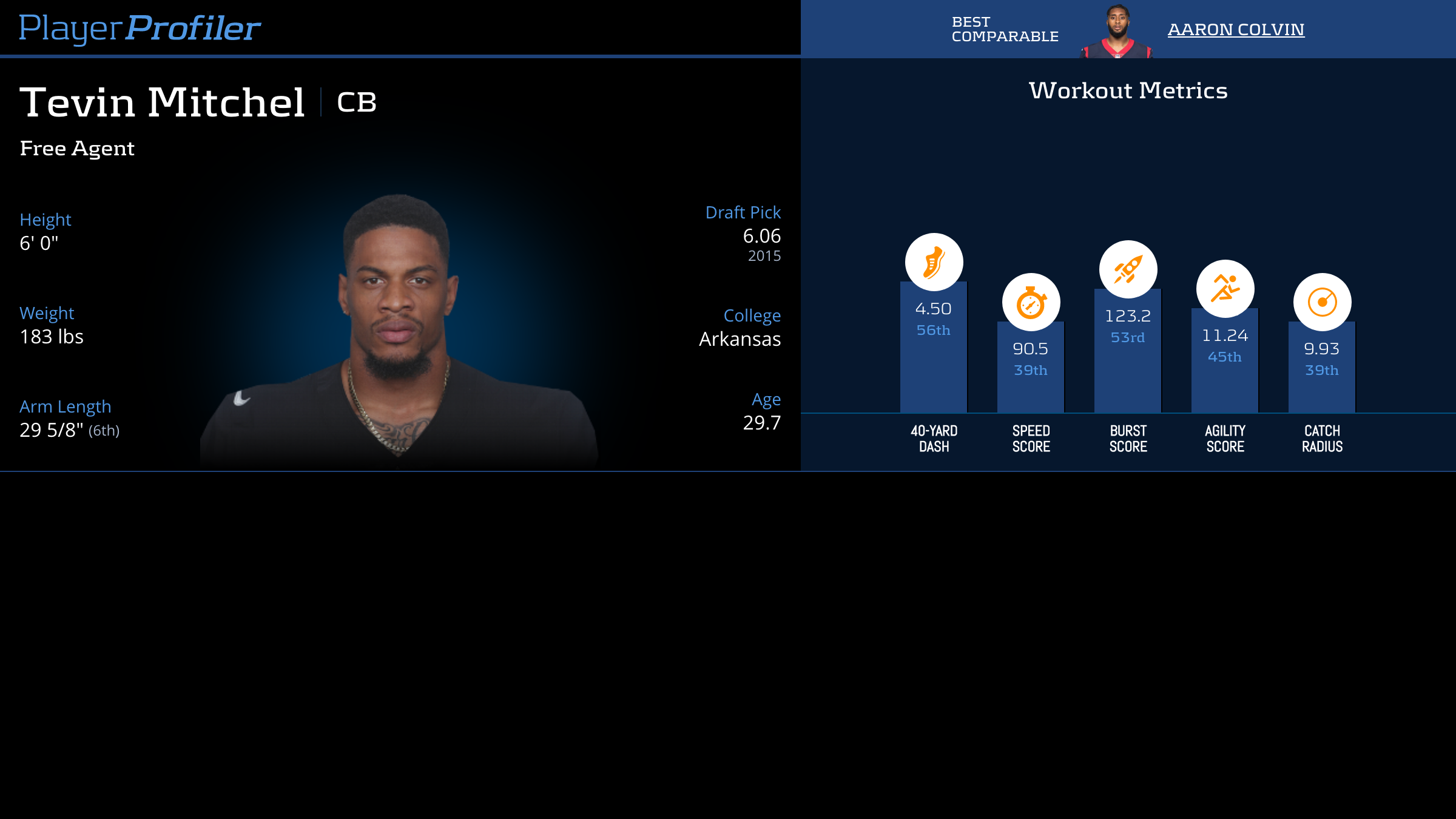Select the Catch Radius target icon
This screenshot has height=819, width=1456.
coord(1322,302)
